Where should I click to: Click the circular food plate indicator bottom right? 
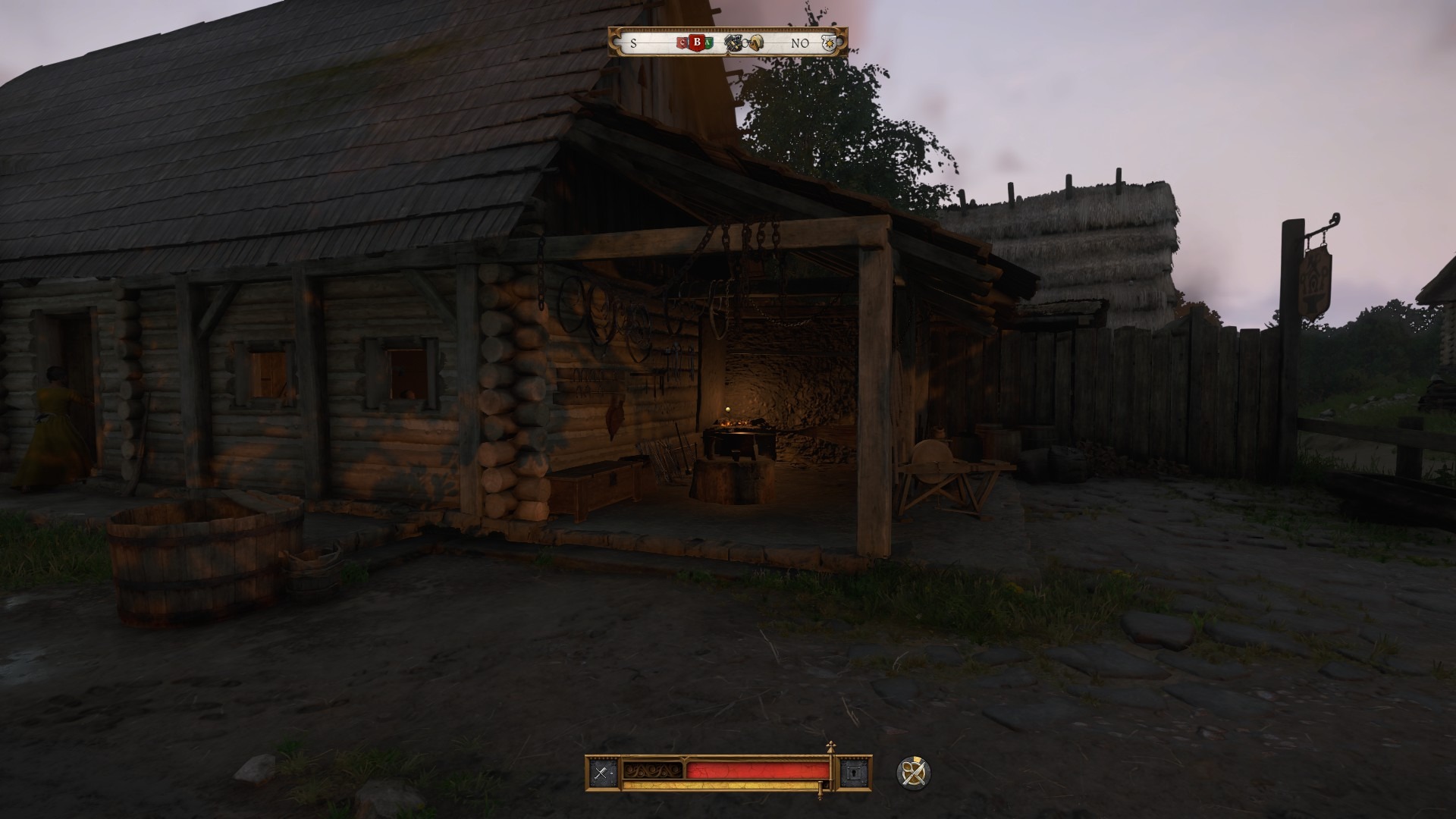pos(915,773)
